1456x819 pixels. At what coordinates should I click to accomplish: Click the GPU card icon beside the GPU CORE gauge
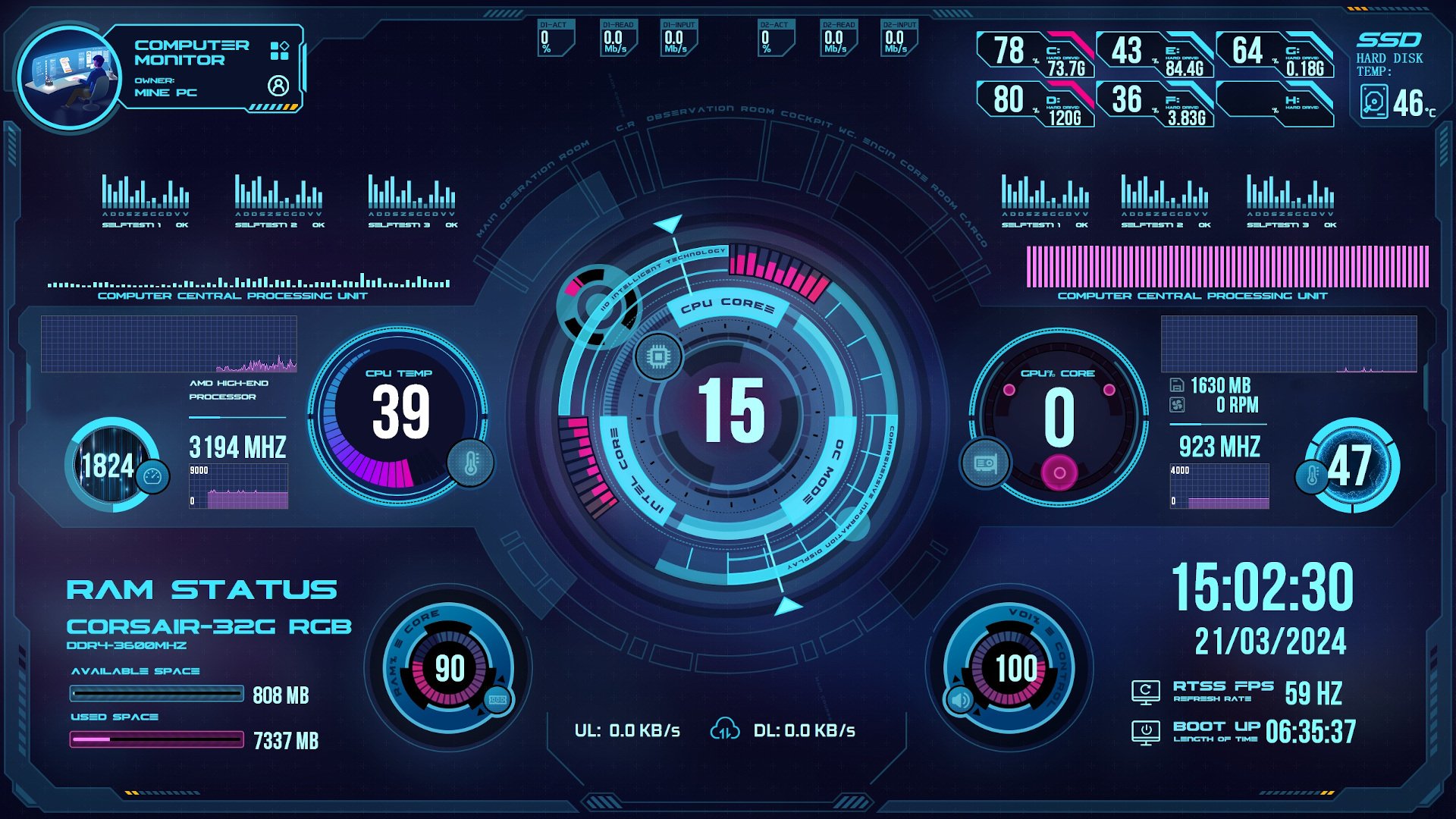[984, 465]
